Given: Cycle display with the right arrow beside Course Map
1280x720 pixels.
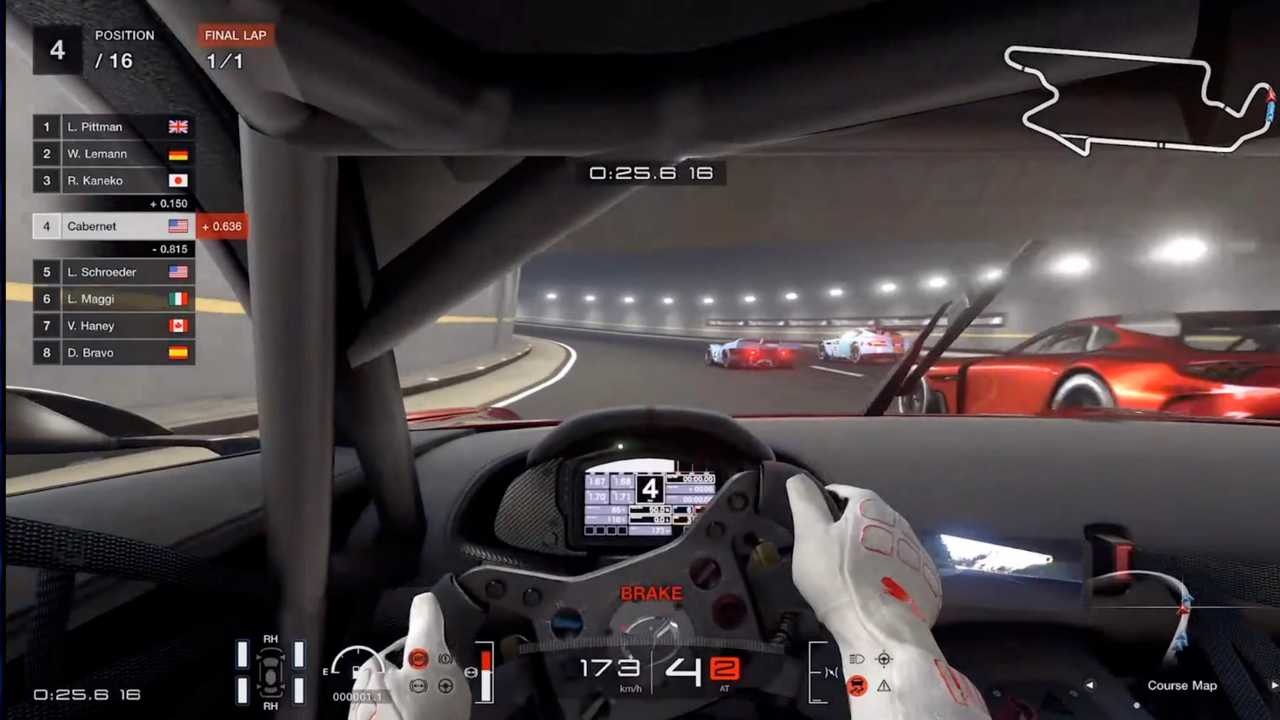Looking at the screenshot, I should [1273, 686].
